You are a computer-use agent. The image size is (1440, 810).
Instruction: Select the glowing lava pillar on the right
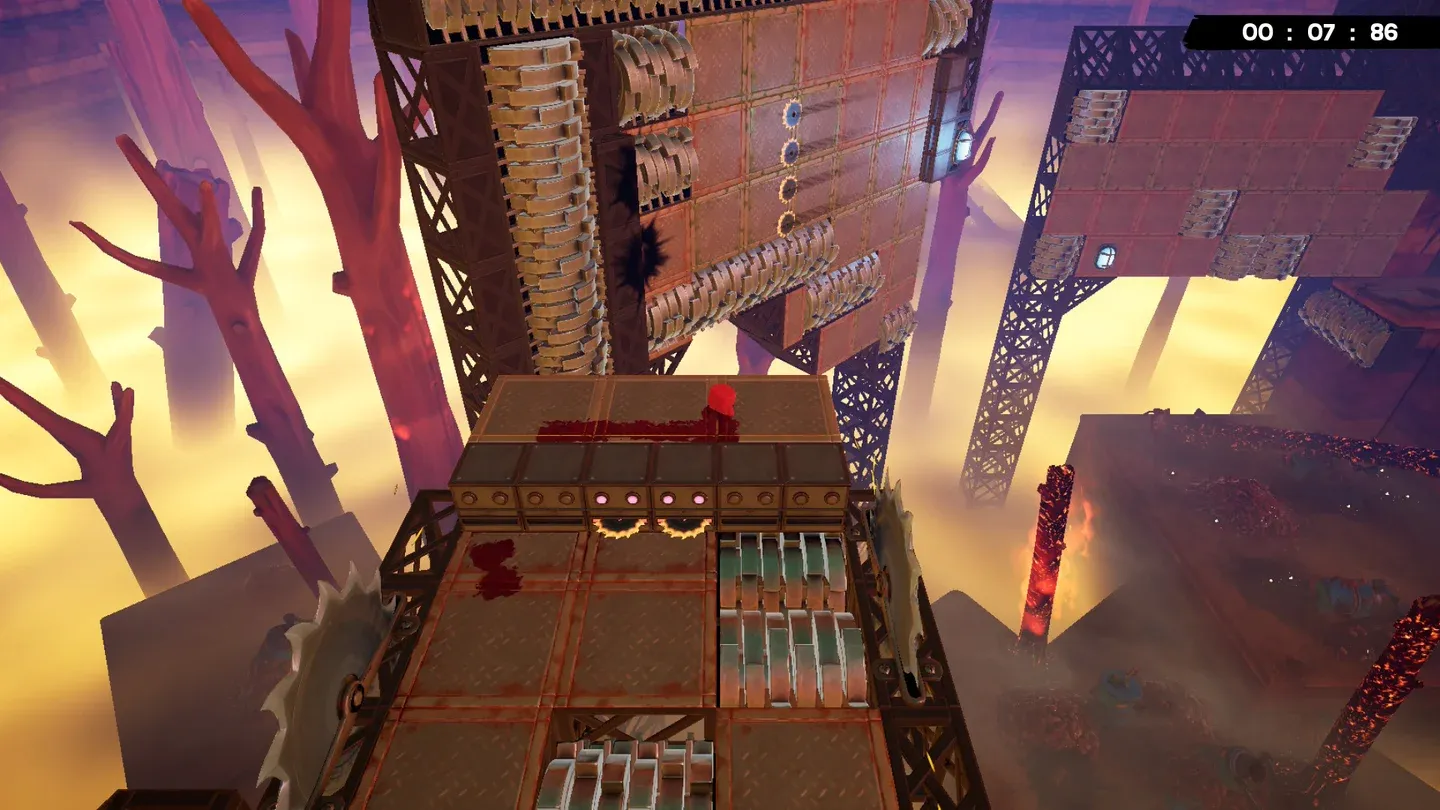tap(1050, 550)
